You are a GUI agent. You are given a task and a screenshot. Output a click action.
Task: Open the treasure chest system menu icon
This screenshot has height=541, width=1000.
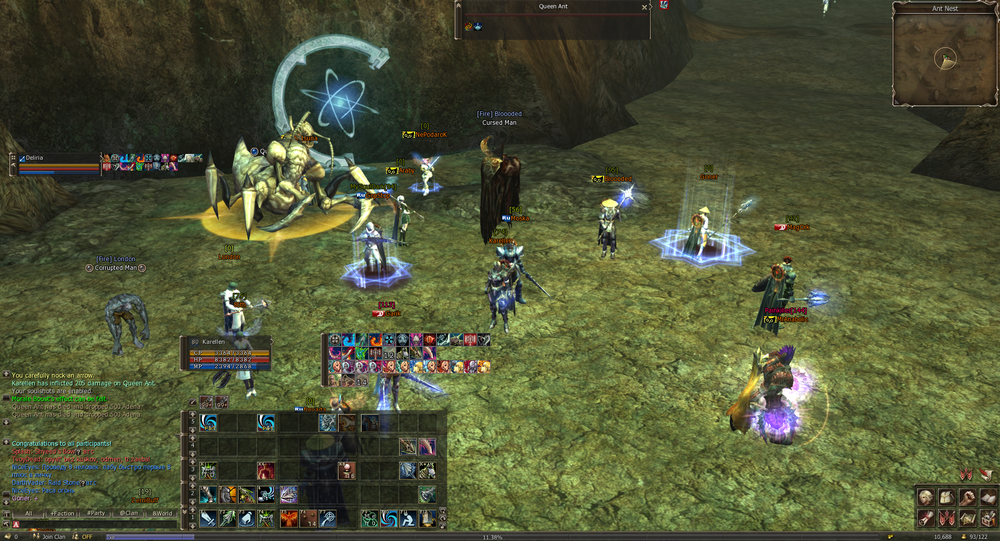987,517
